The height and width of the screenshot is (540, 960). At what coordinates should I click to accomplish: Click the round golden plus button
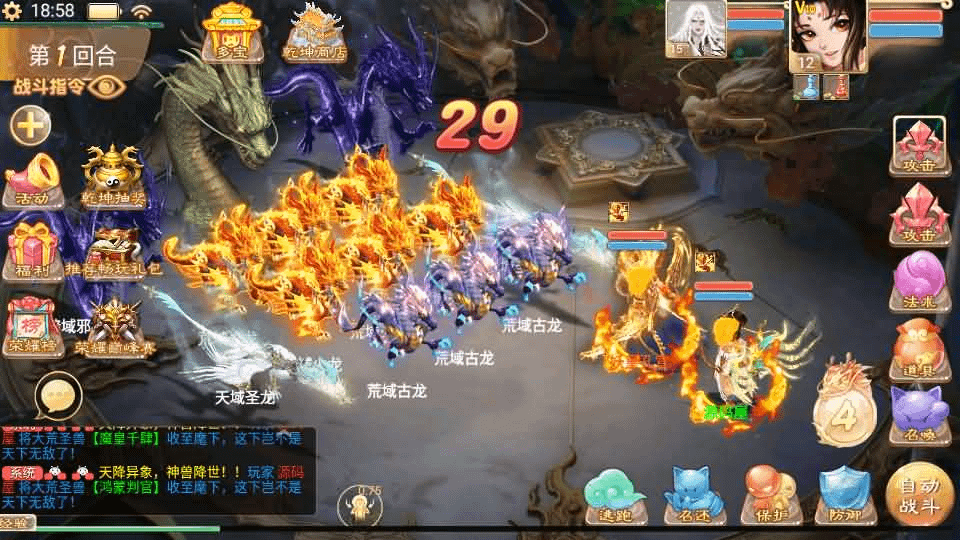tap(30, 126)
